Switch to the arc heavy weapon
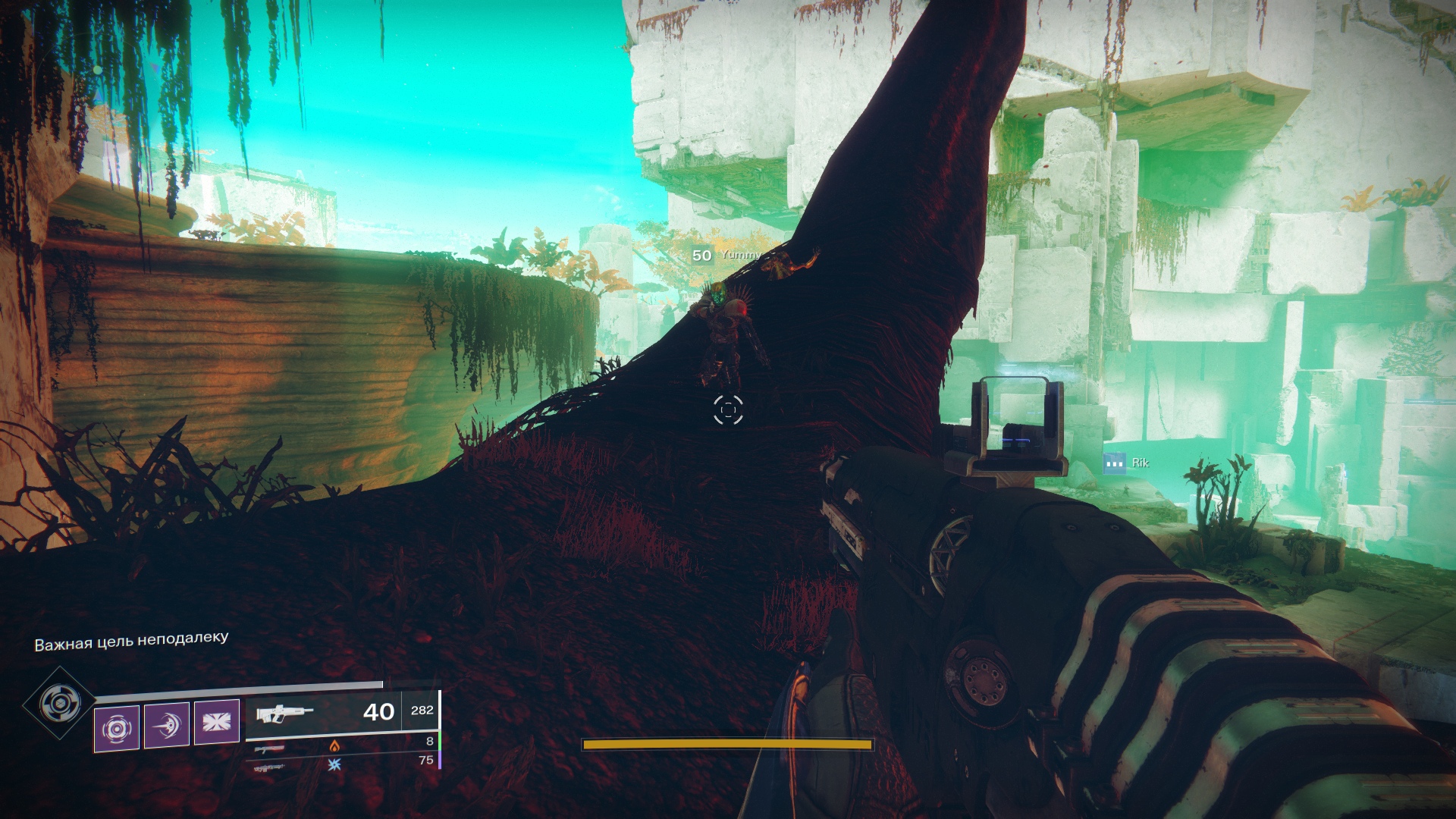1456x819 pixels. (271, 767)
